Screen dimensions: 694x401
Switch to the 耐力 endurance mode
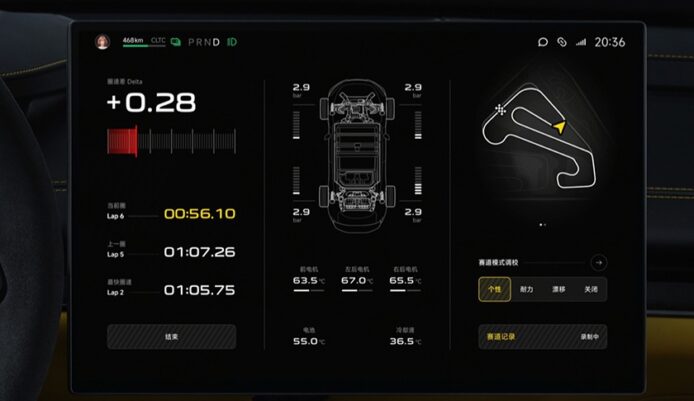click(526, 289)
